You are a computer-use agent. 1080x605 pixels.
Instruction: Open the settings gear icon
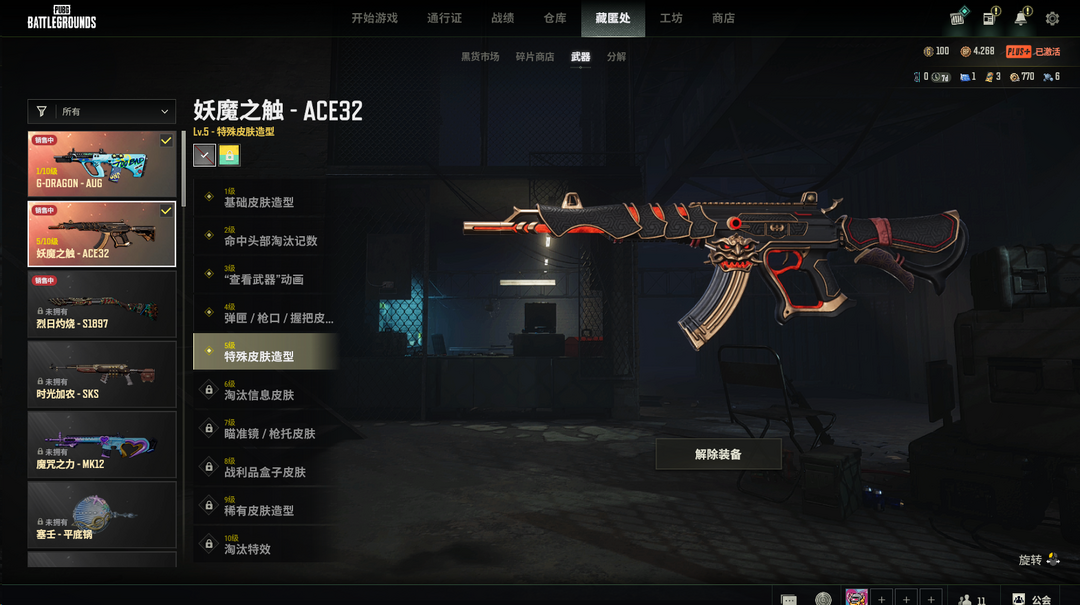pyautogui.click(x=1052, y=19)
